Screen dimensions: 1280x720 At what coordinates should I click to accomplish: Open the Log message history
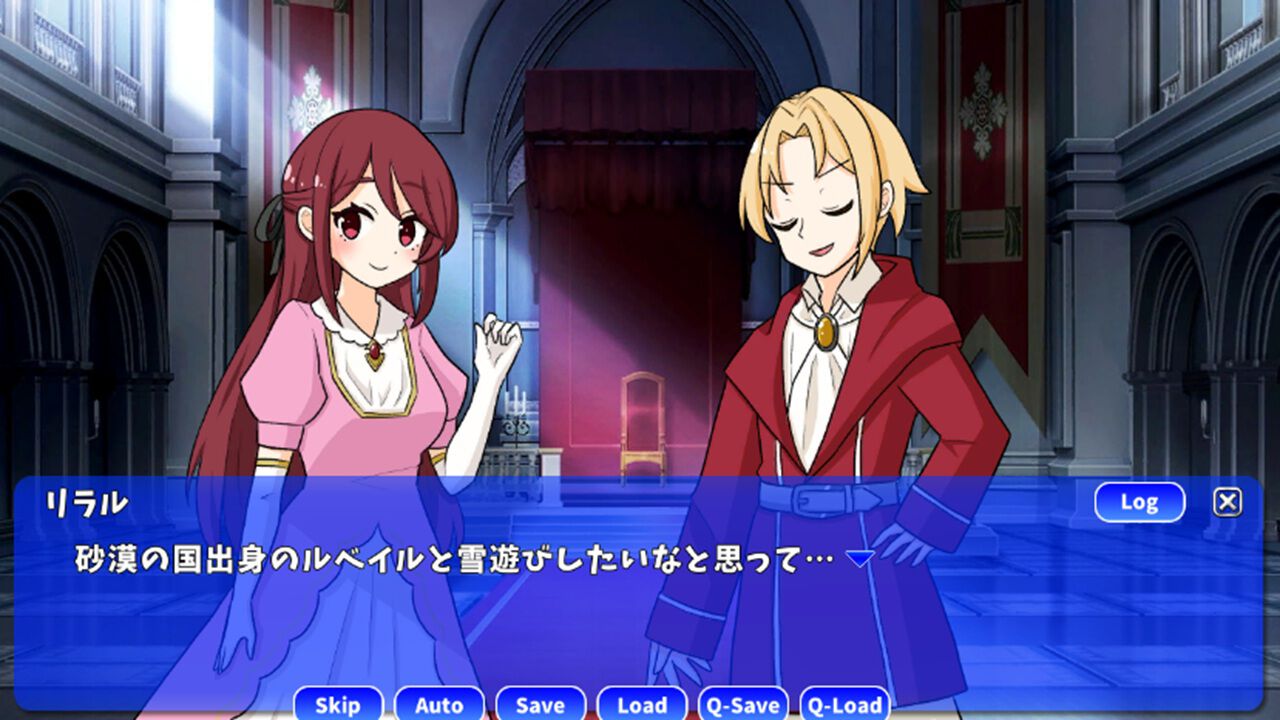1141,502
